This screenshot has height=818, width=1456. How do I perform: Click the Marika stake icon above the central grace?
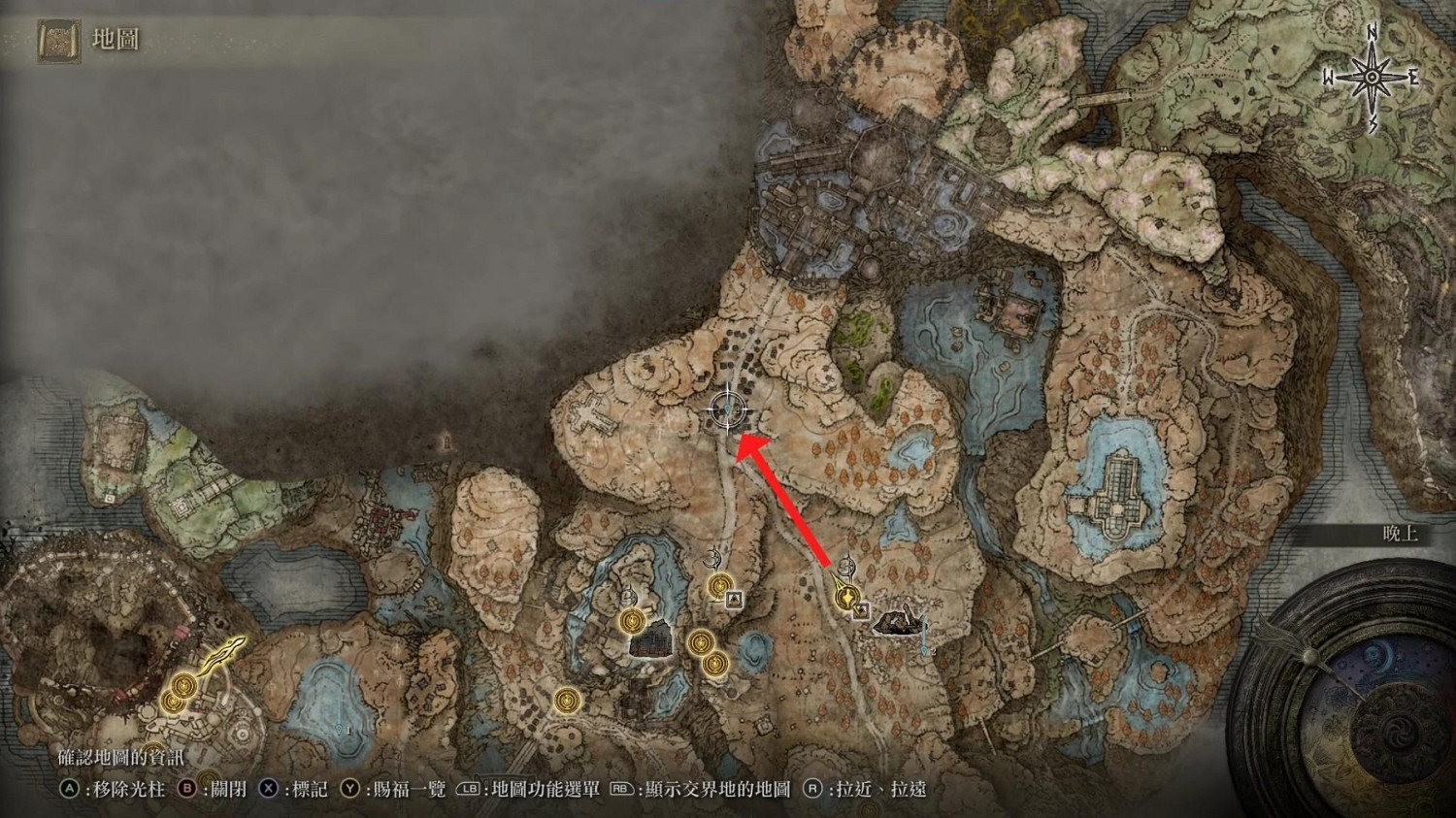[x=715, y=558]
